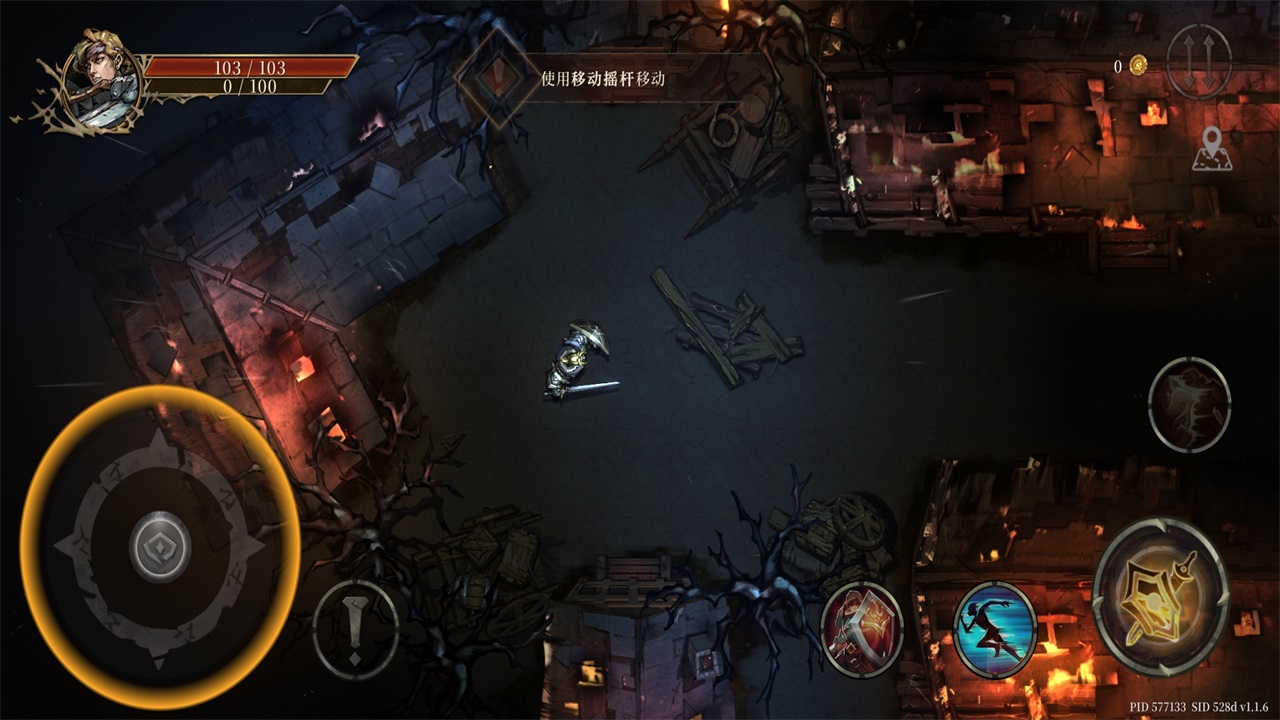The image size is (1280, 720).
Task: Use the red sword-and-shield skill
Action: pos(862,629)
